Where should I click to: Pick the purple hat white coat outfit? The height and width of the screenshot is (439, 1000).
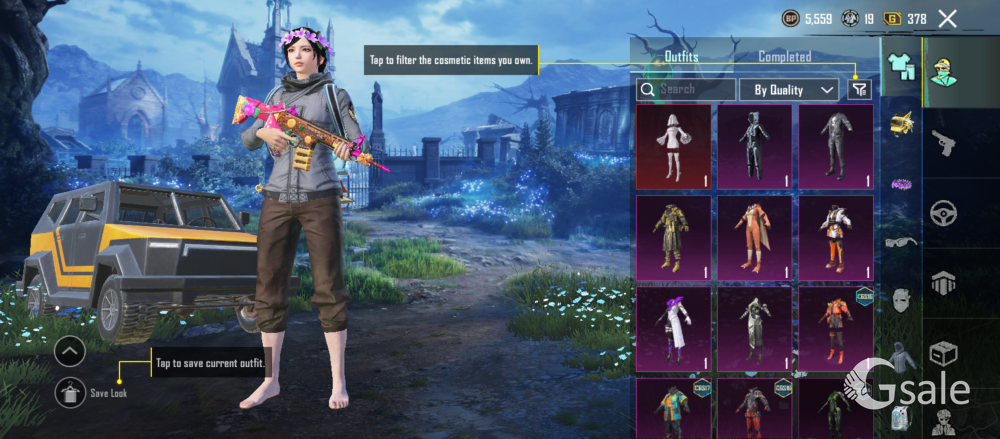coord(673,329)
